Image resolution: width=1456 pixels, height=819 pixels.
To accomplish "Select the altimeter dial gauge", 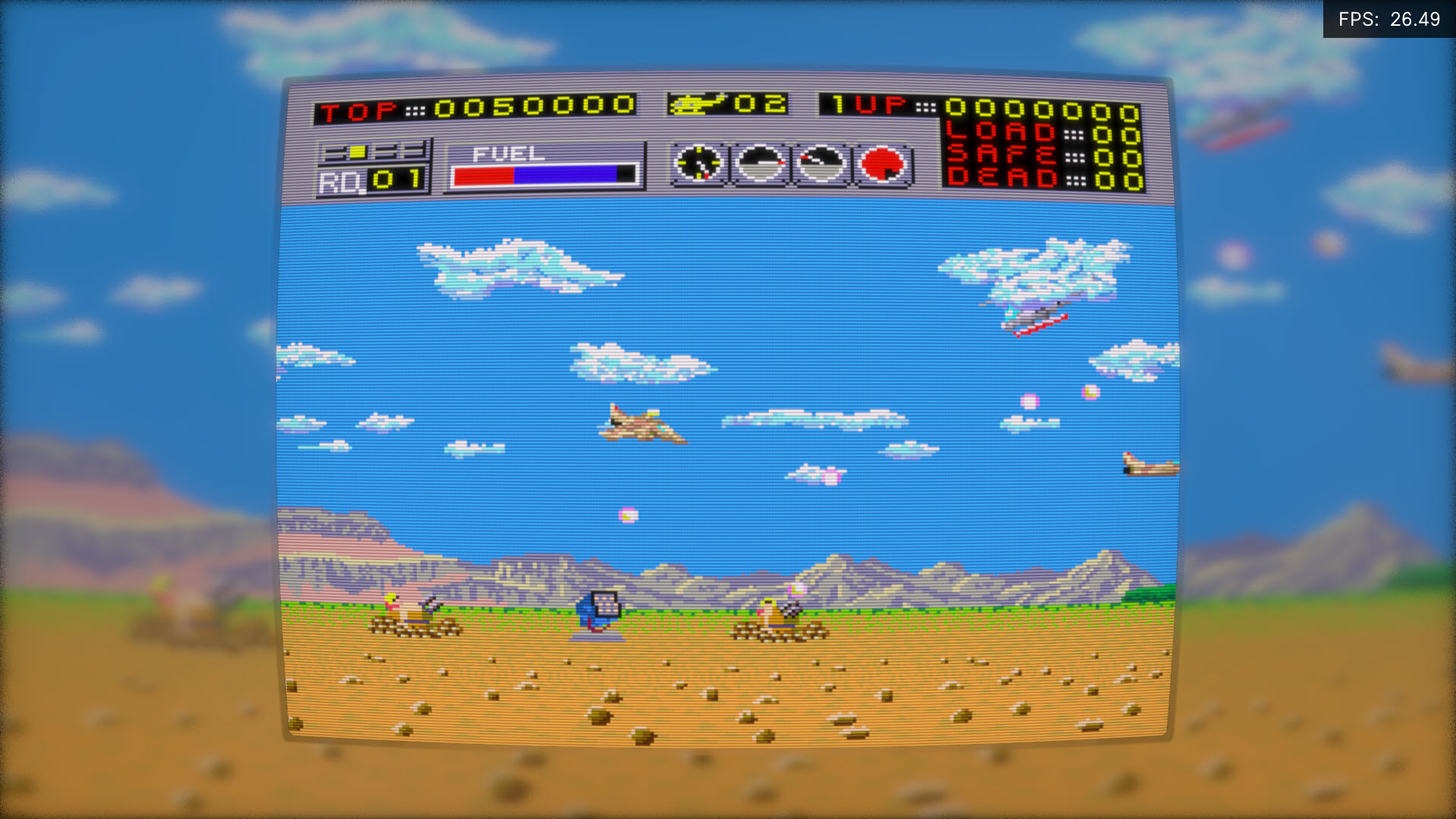I will (820, 165).
